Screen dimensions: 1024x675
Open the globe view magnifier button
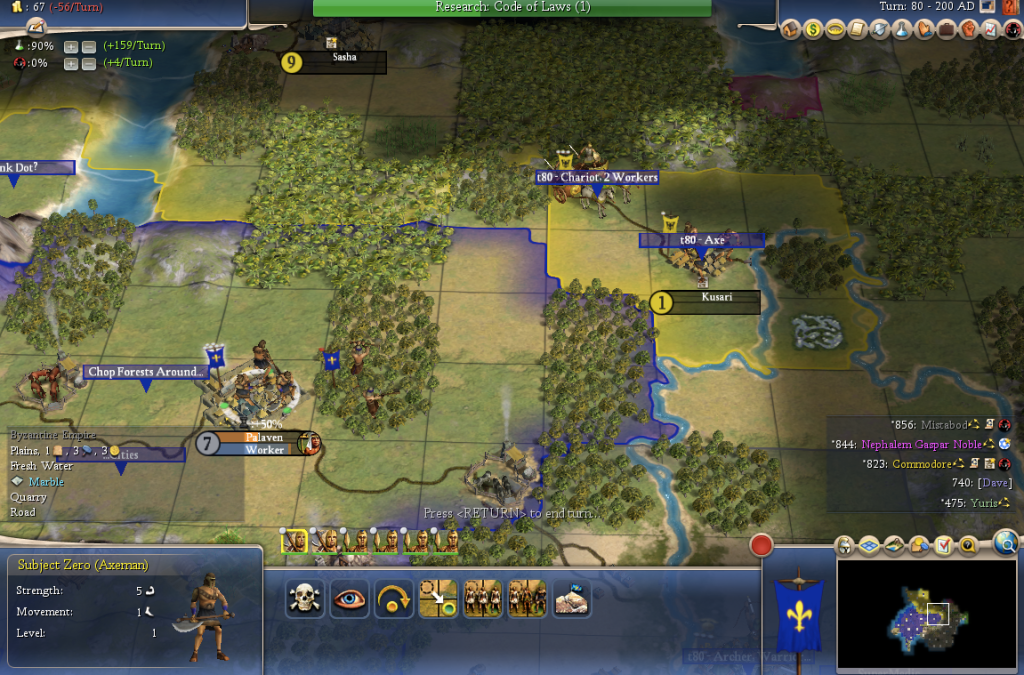[1006, 543]
